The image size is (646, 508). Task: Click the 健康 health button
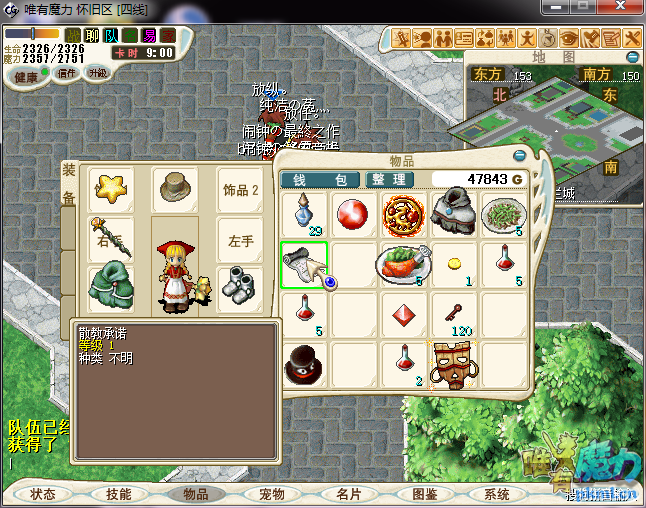point(26,78)
